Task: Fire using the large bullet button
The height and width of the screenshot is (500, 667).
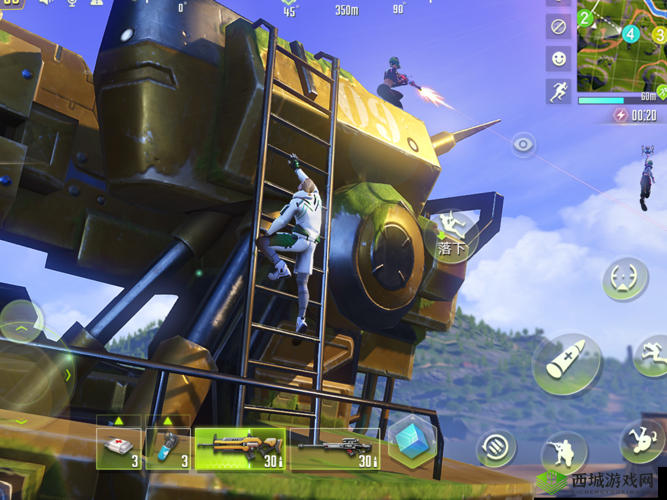Action: coord(567,363)
